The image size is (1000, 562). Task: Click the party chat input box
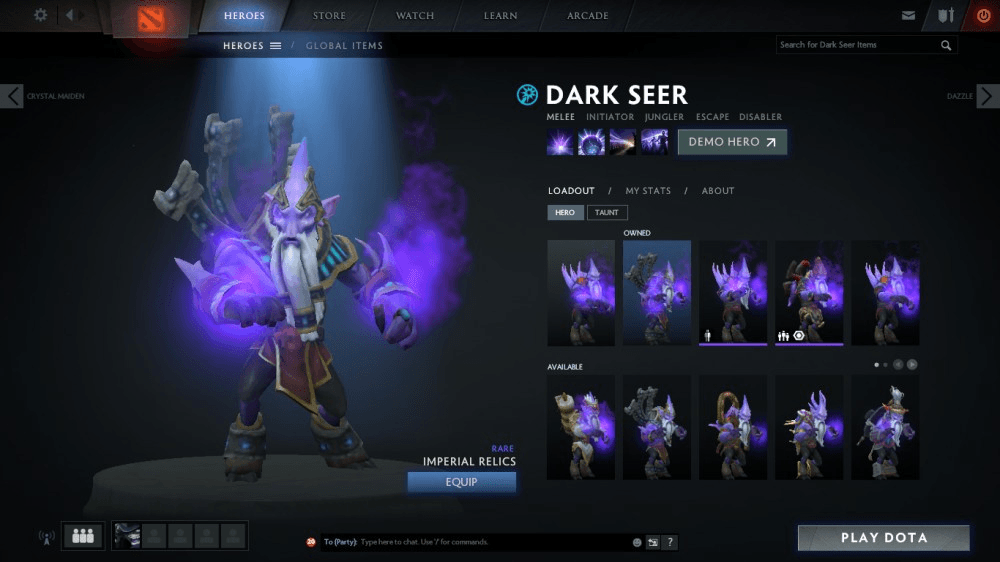coord(490,542)
